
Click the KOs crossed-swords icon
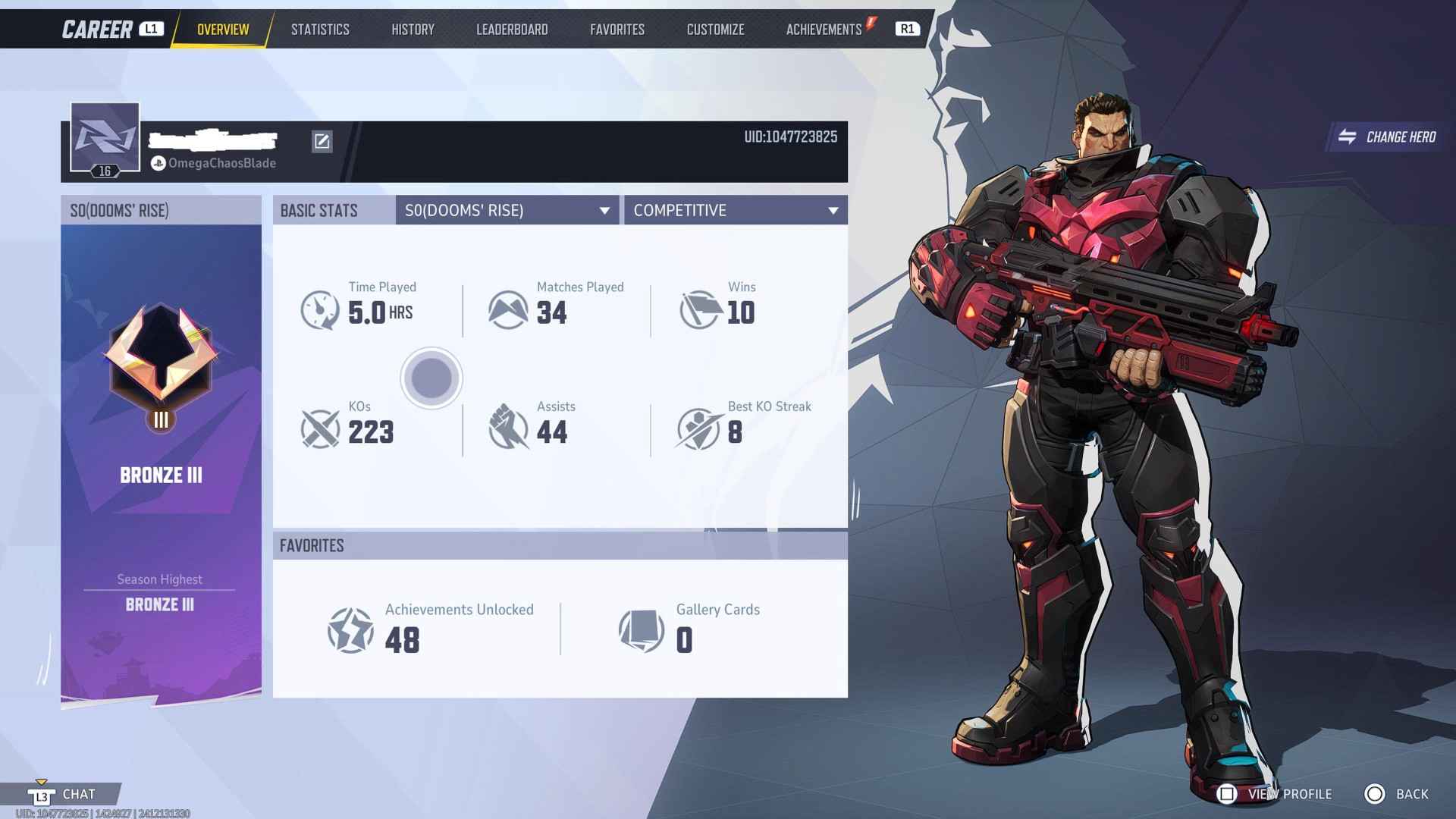tap(322, 428)
